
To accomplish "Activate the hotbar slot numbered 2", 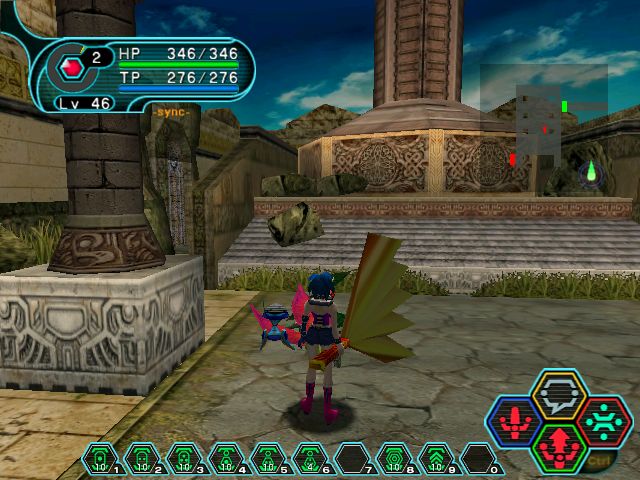I will [142, 459].
